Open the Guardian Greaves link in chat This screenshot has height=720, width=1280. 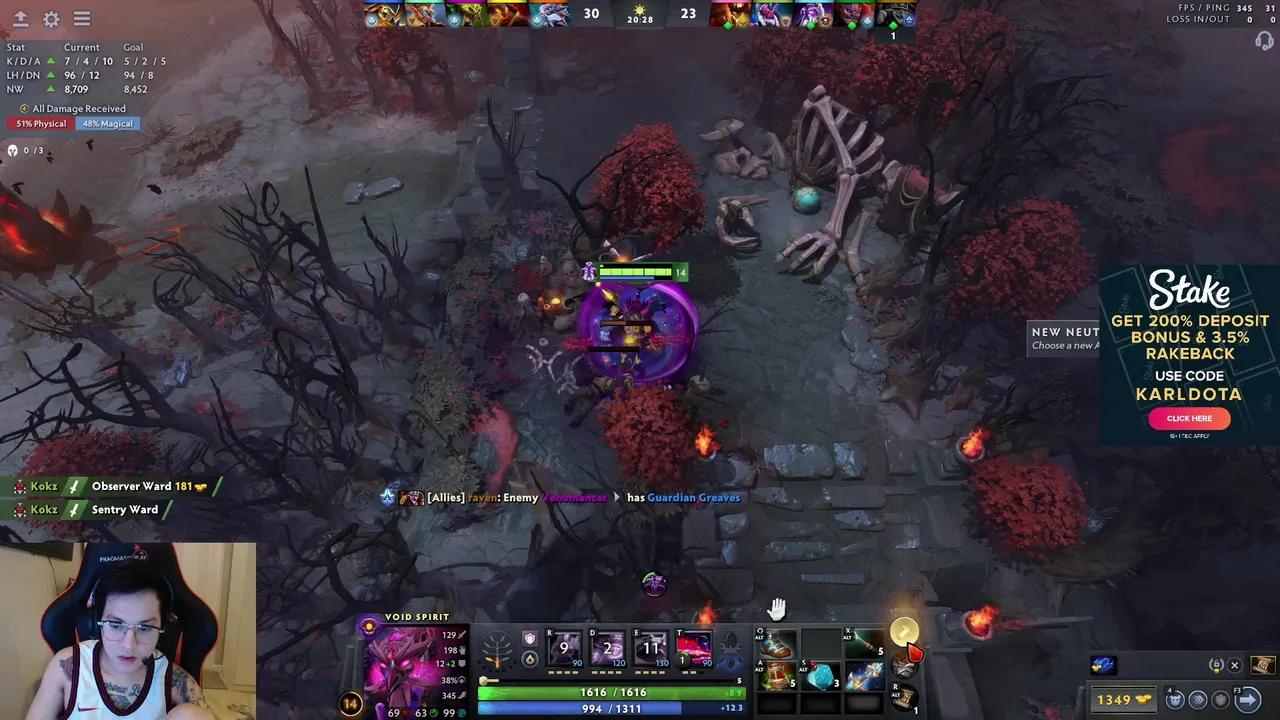pos(693,497)
